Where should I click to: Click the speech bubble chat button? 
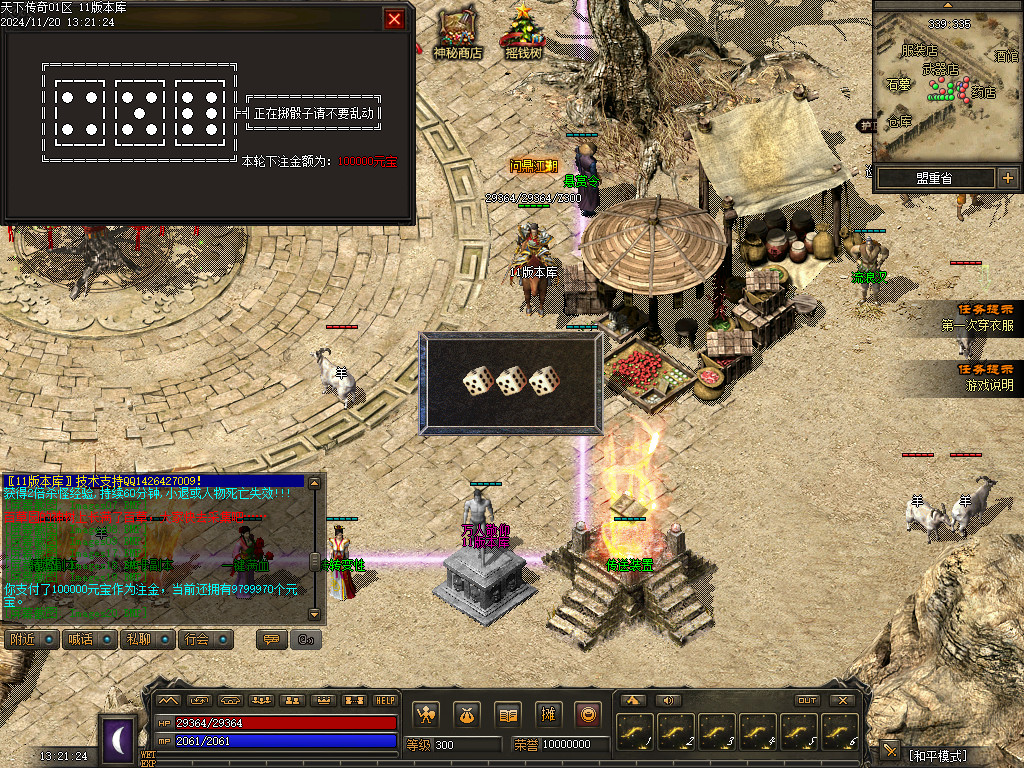(x=269, y=639)
